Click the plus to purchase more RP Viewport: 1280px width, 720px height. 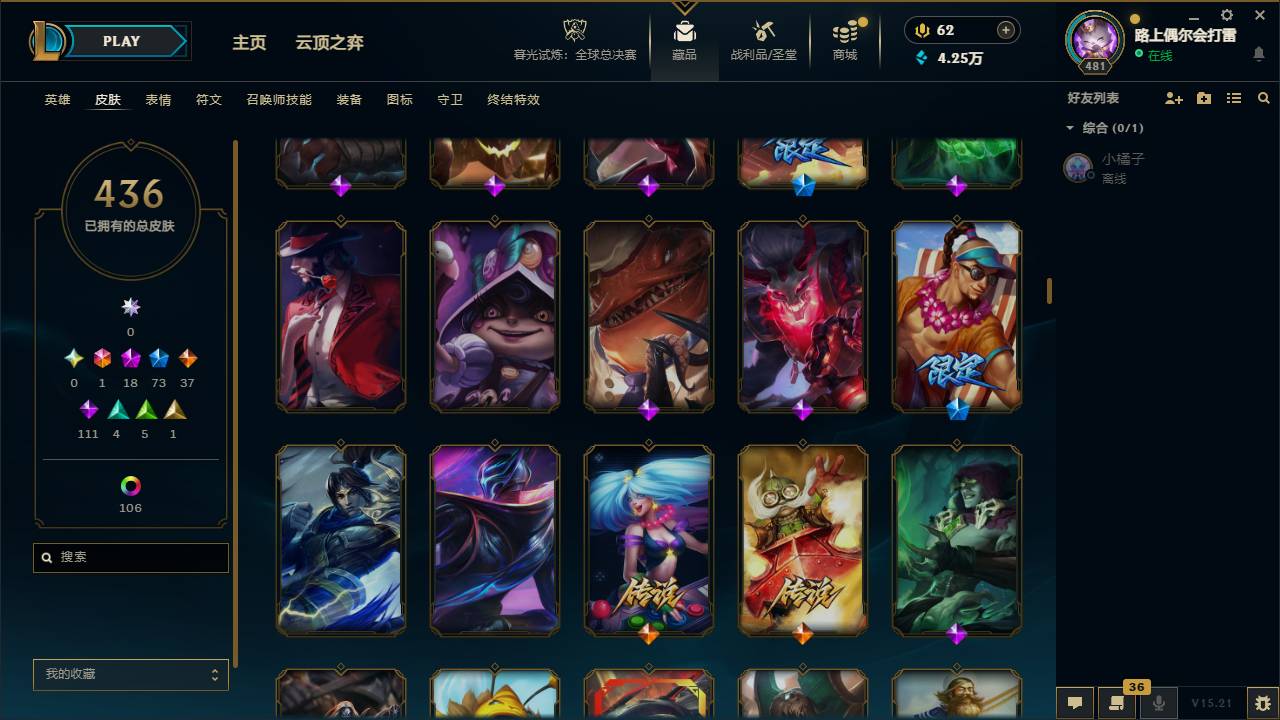coord(1007,30)
